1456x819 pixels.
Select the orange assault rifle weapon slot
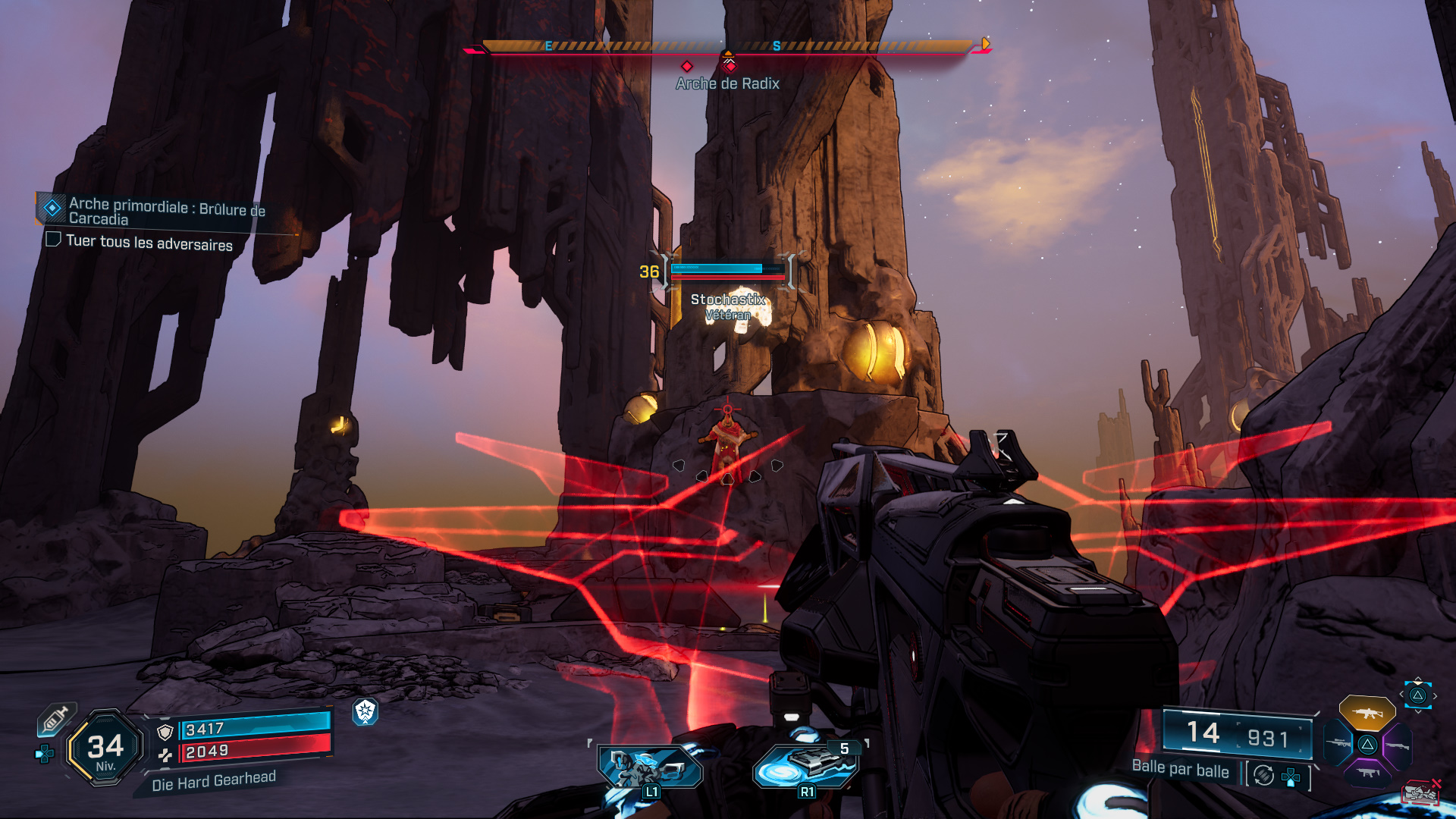click(x=1367, y=713)
